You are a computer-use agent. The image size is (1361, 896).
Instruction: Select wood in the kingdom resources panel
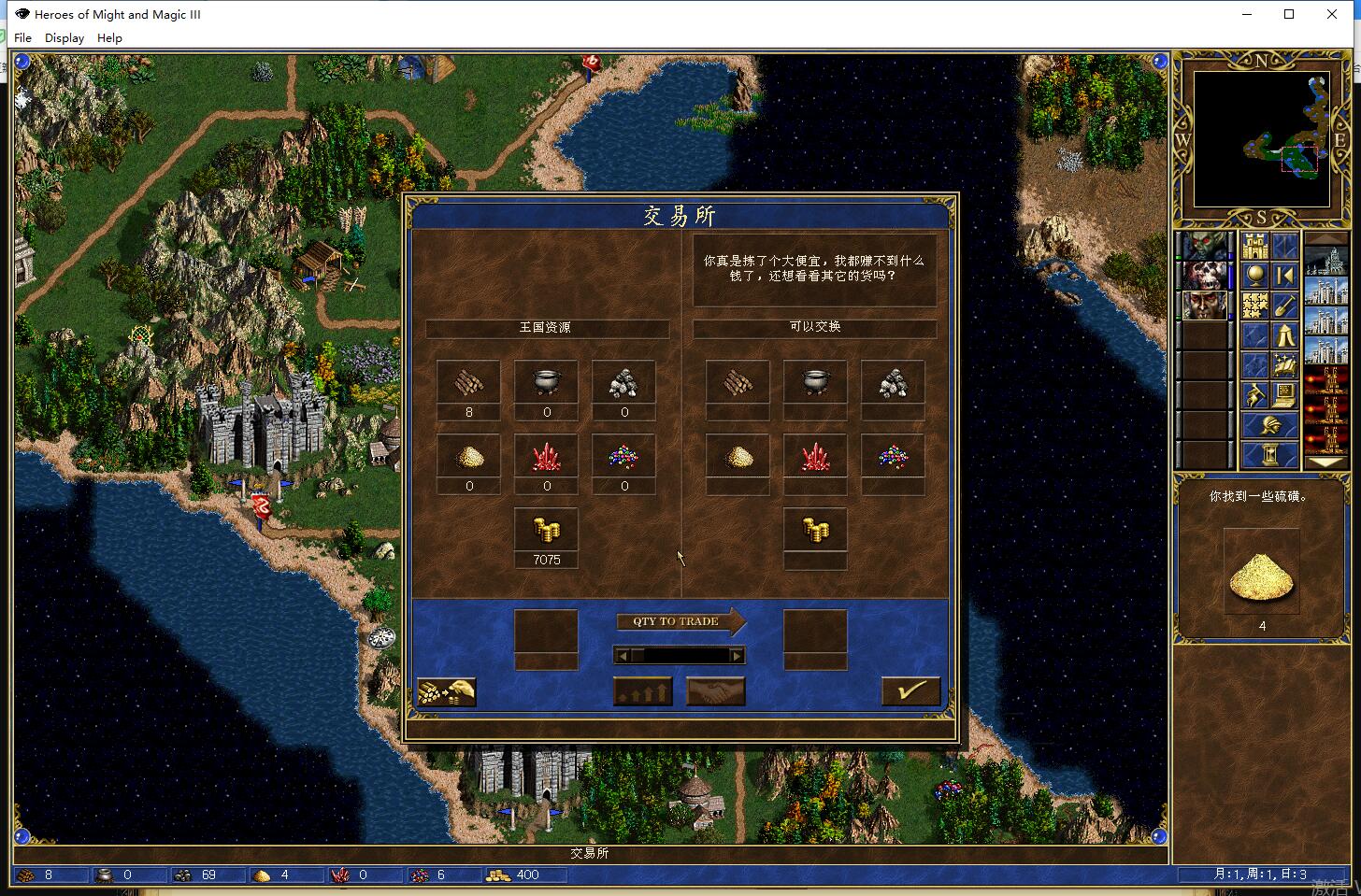[468, 382]
